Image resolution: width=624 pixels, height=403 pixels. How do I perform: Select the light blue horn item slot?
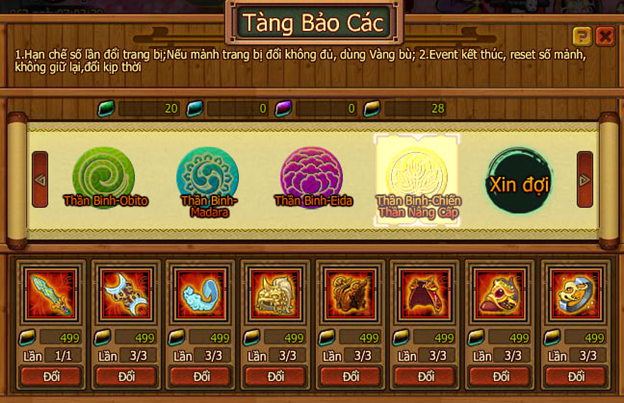click(x=201, y=294)
